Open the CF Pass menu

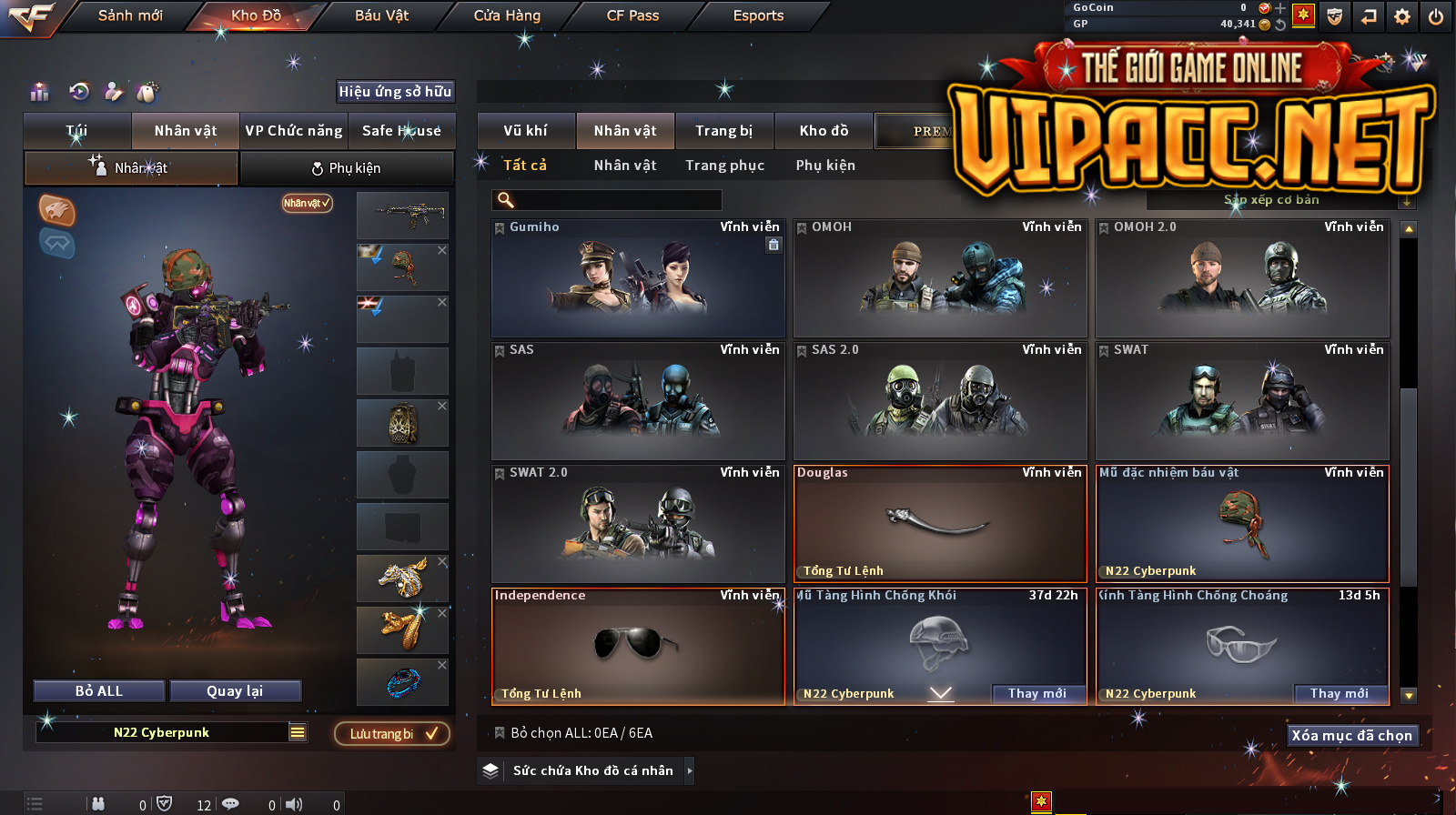[x=632, y=15]
